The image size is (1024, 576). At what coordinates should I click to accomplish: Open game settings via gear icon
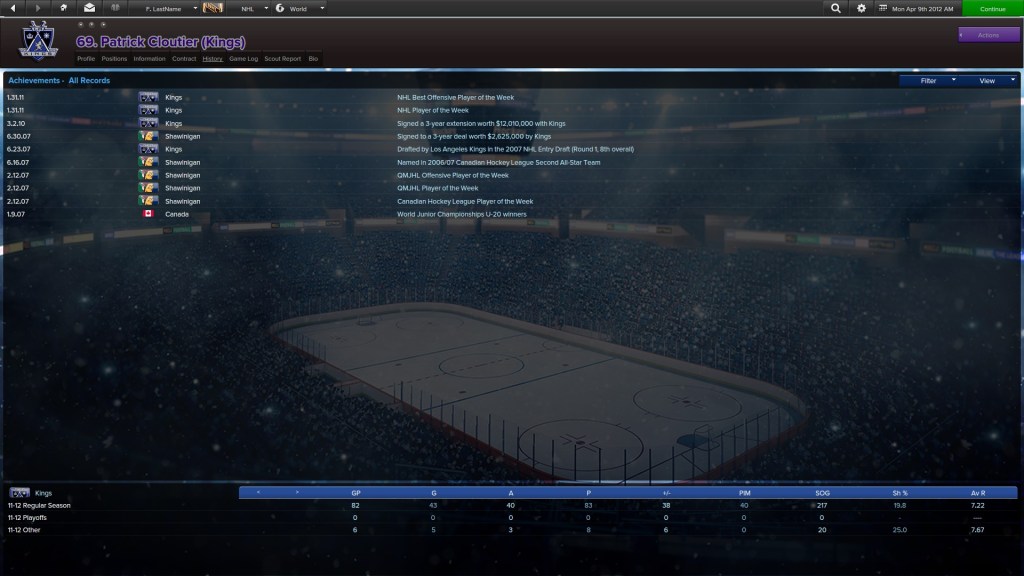[x=862, y=8]
